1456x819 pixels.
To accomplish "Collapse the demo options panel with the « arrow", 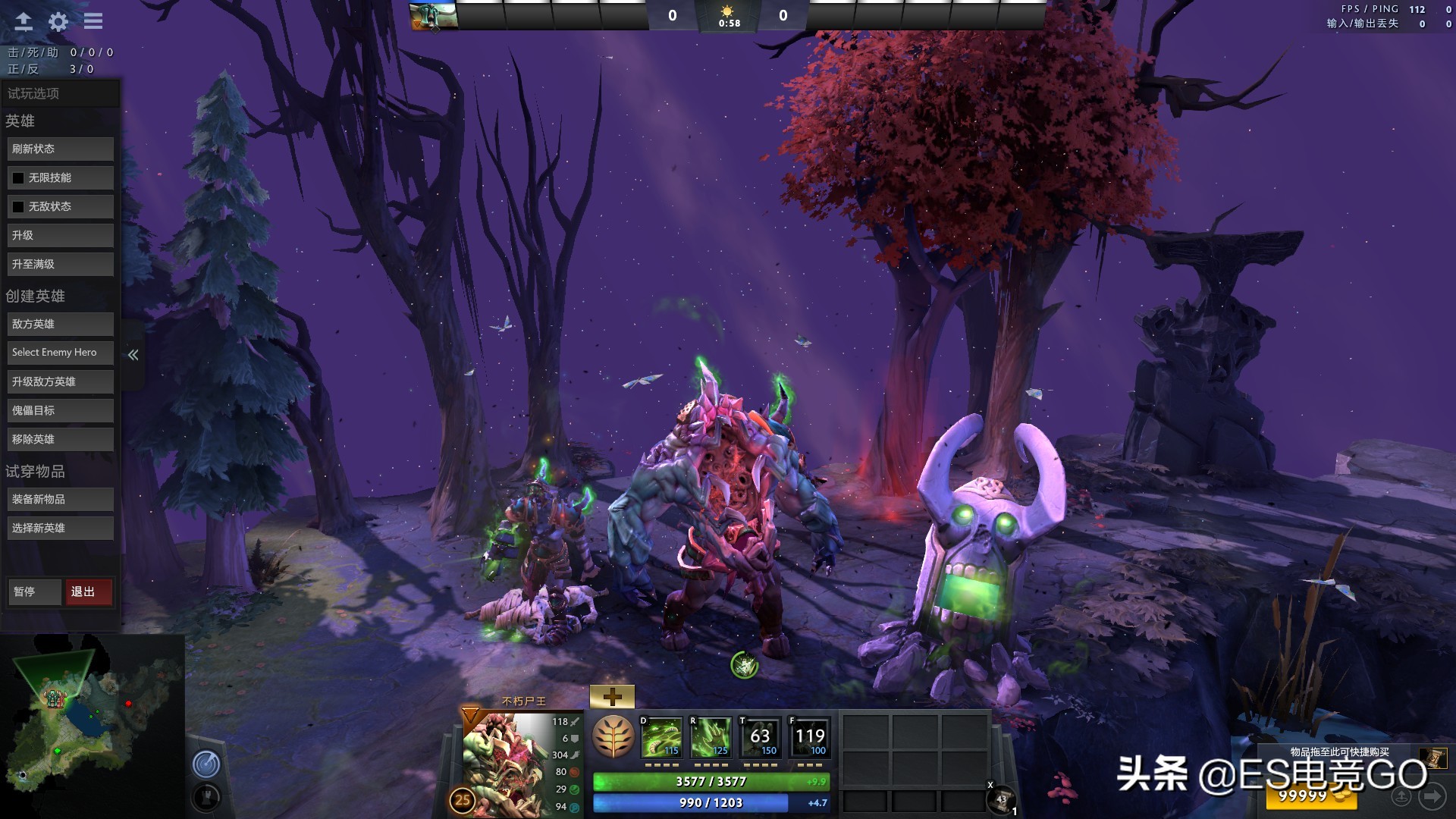I will coord(133,353).
